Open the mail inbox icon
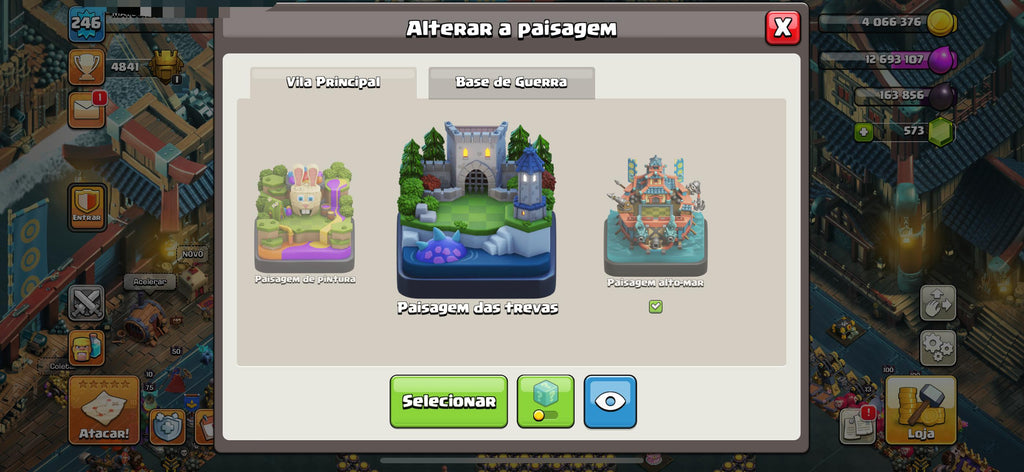This screenshot has width=1024, height=472. coord(86,110)
